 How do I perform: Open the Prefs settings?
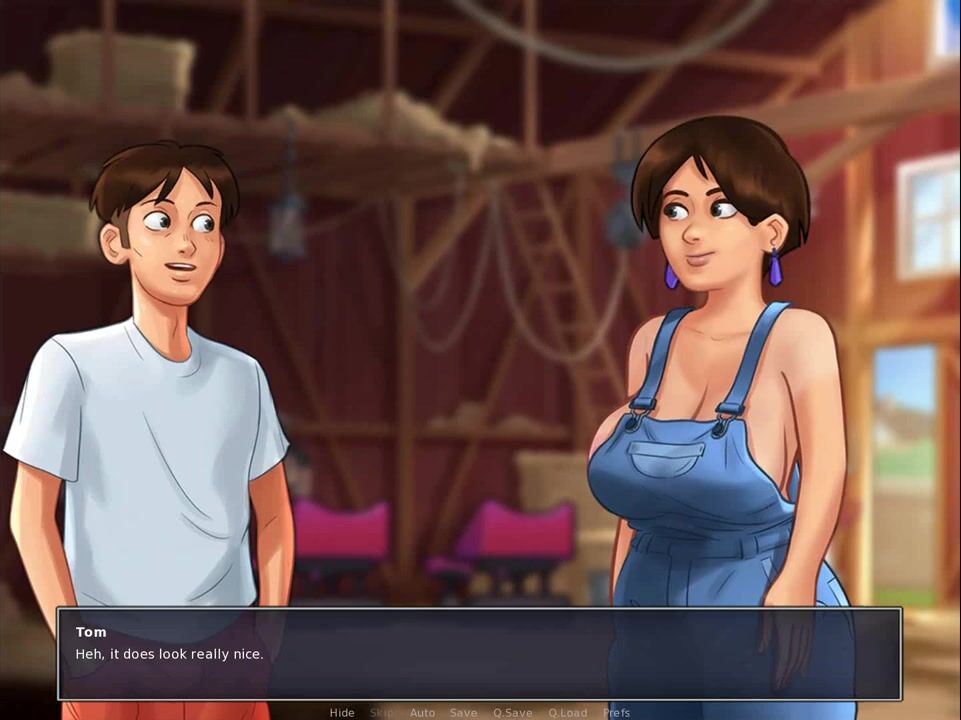point(616,713)
